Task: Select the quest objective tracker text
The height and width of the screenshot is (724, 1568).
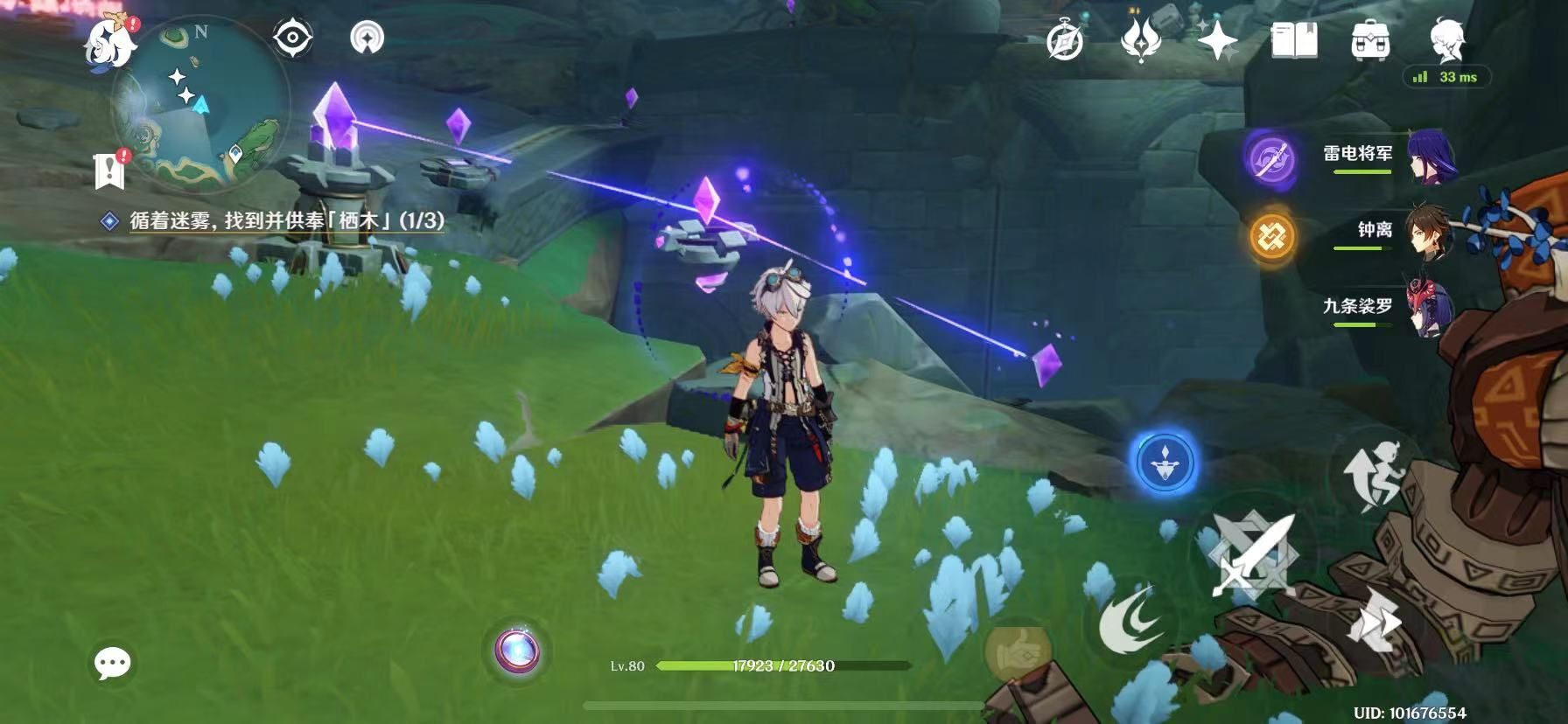Action: coord(286,221)
